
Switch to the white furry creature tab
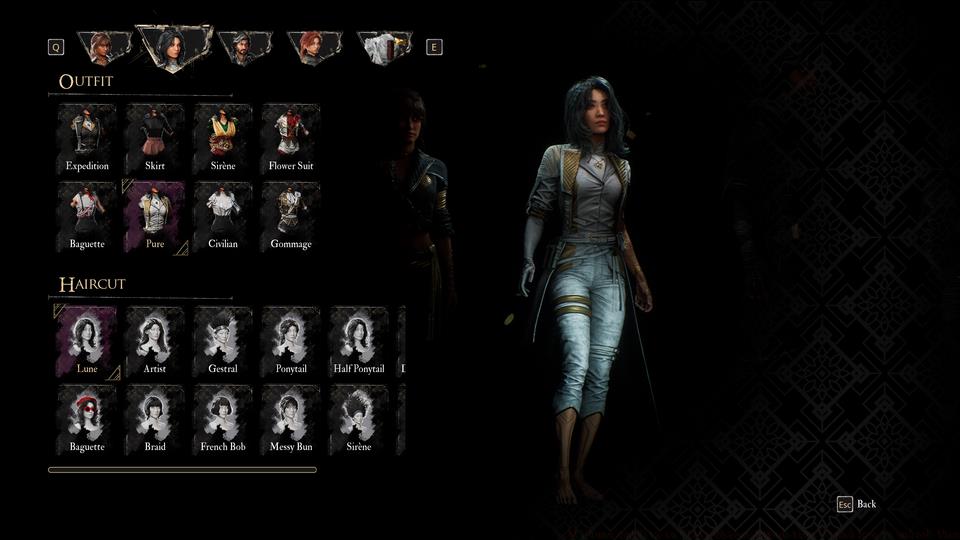[384, 47]
